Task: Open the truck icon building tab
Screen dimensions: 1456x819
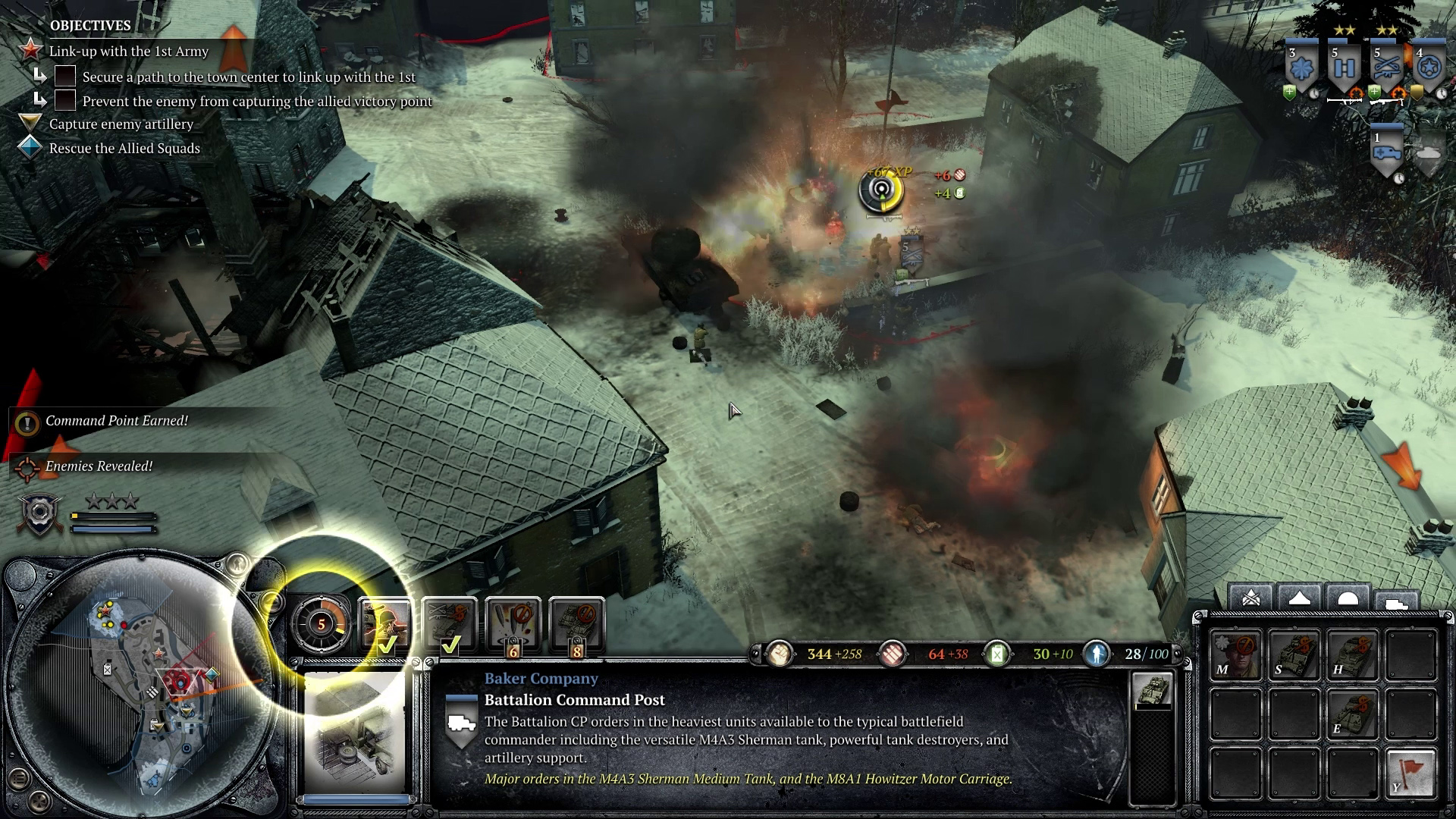Action: [1396, 601]
